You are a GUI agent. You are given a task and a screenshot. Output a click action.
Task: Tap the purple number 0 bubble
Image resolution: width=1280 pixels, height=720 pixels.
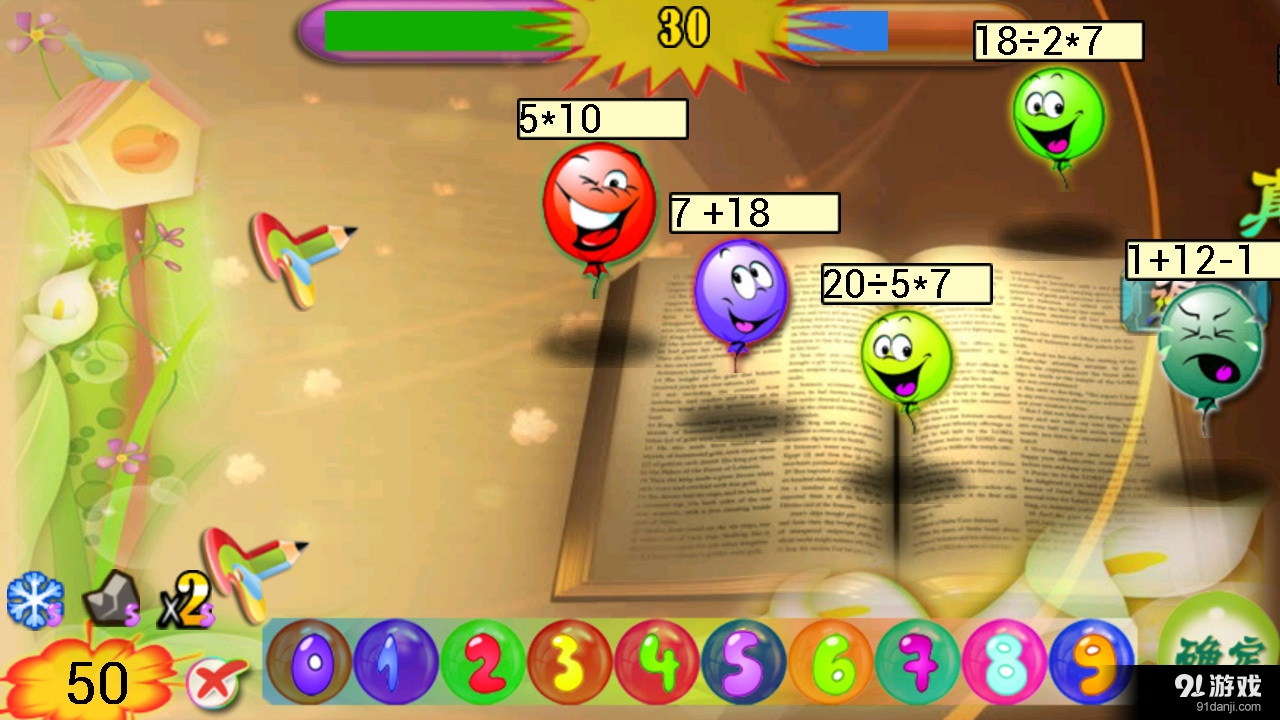[x=308, y=662]
